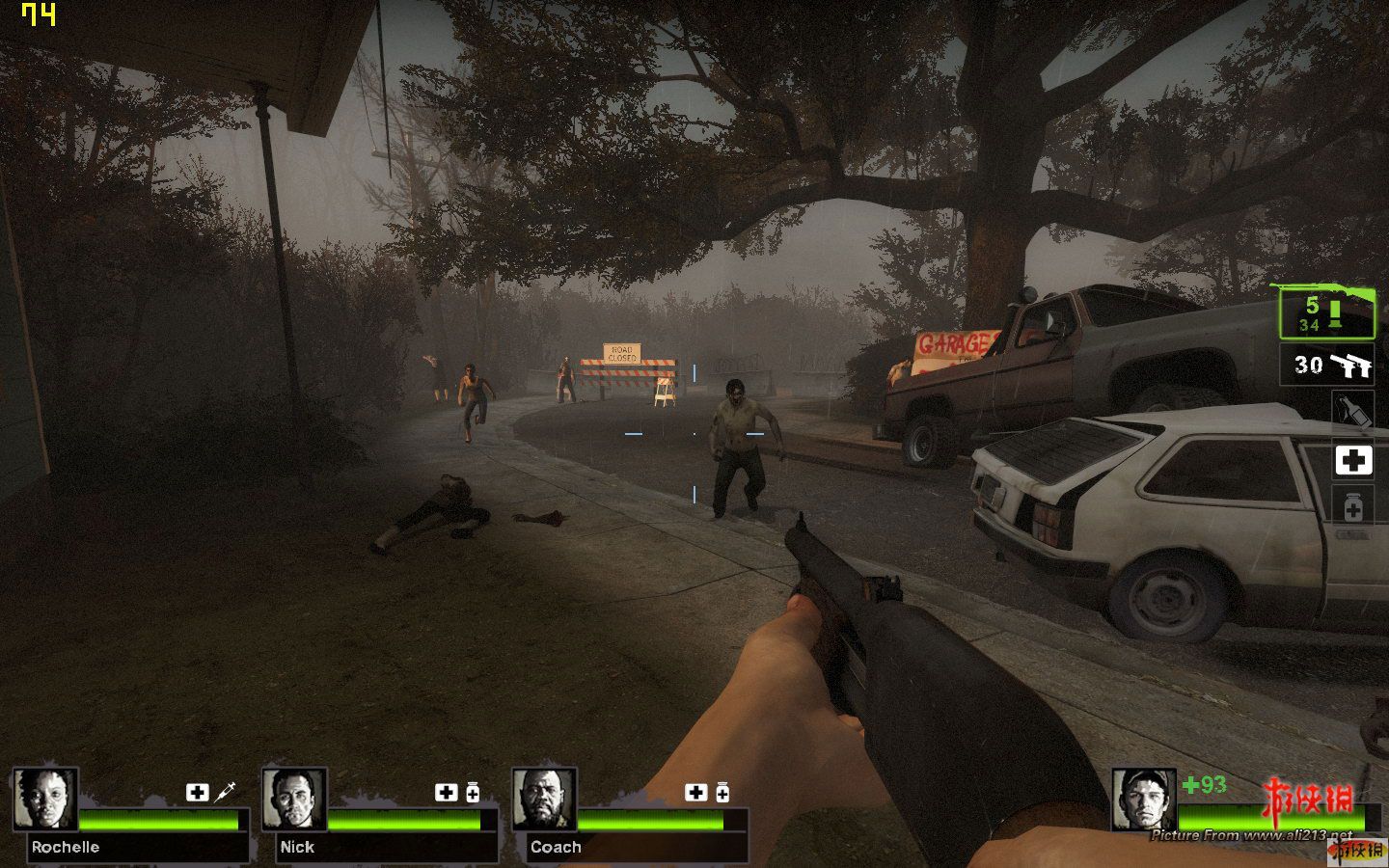1389x868 pixels.
Task: Click your own survivor portrait
Action: tap(1143, 799)
